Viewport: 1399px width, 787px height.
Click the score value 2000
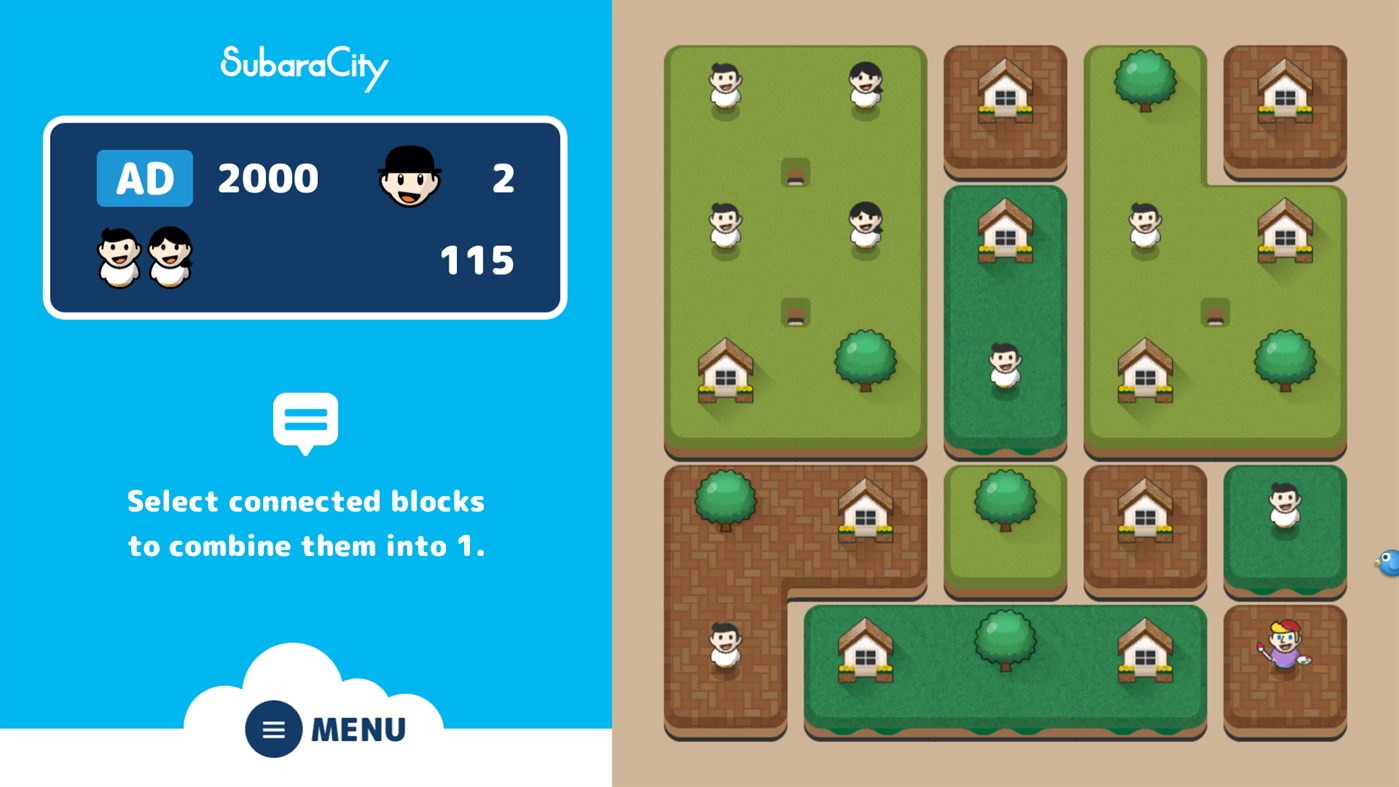pos(266,177)
